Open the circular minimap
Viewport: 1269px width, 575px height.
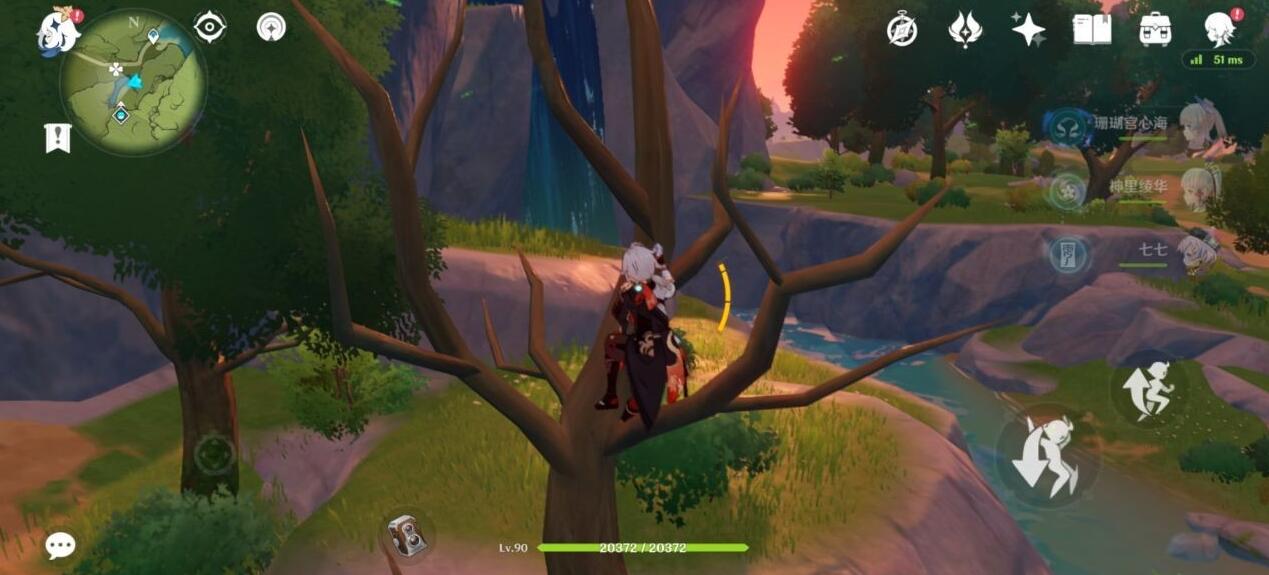pos(133,81)
